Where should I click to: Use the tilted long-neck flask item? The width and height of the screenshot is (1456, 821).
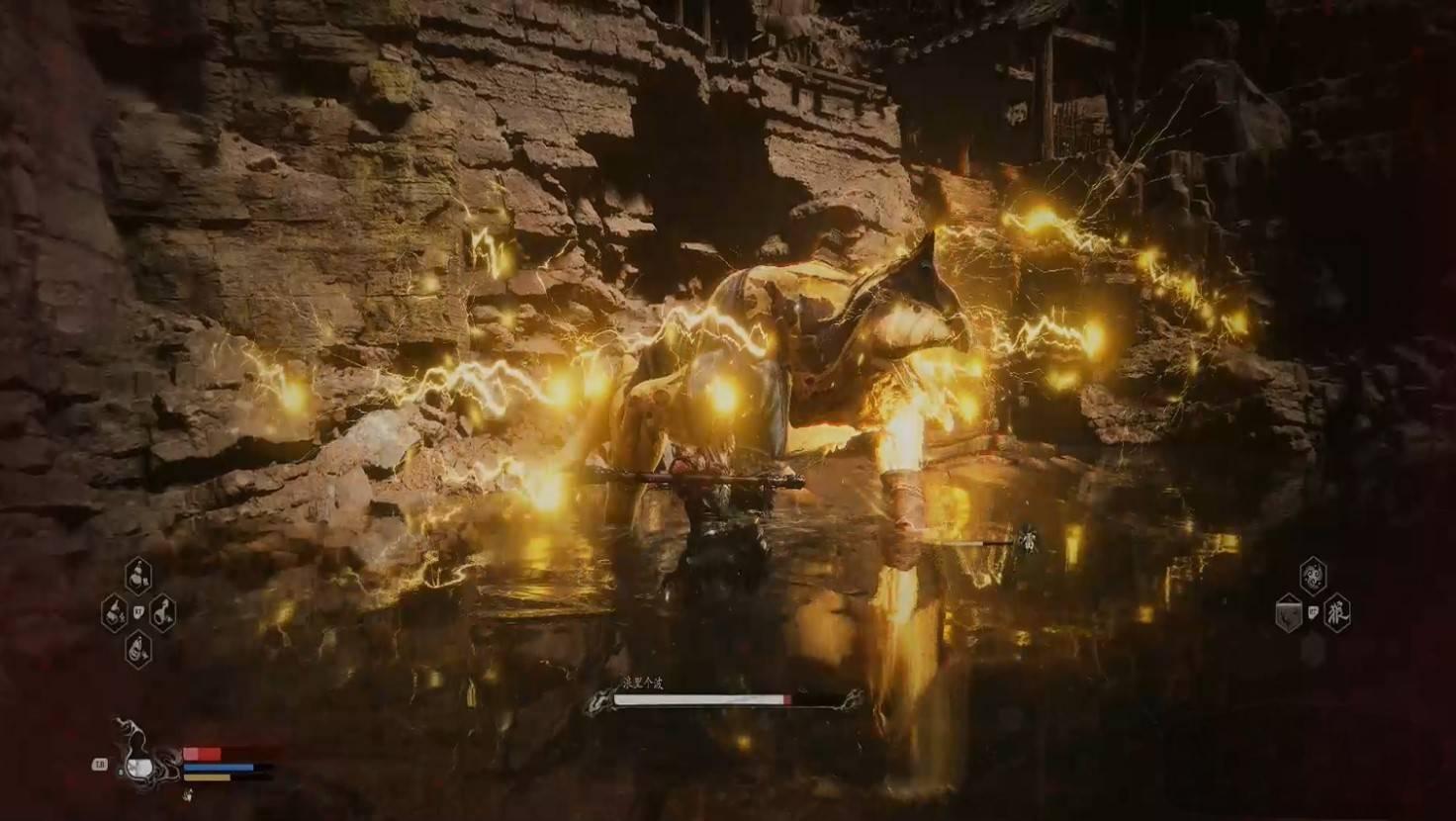tap(162, 612)
